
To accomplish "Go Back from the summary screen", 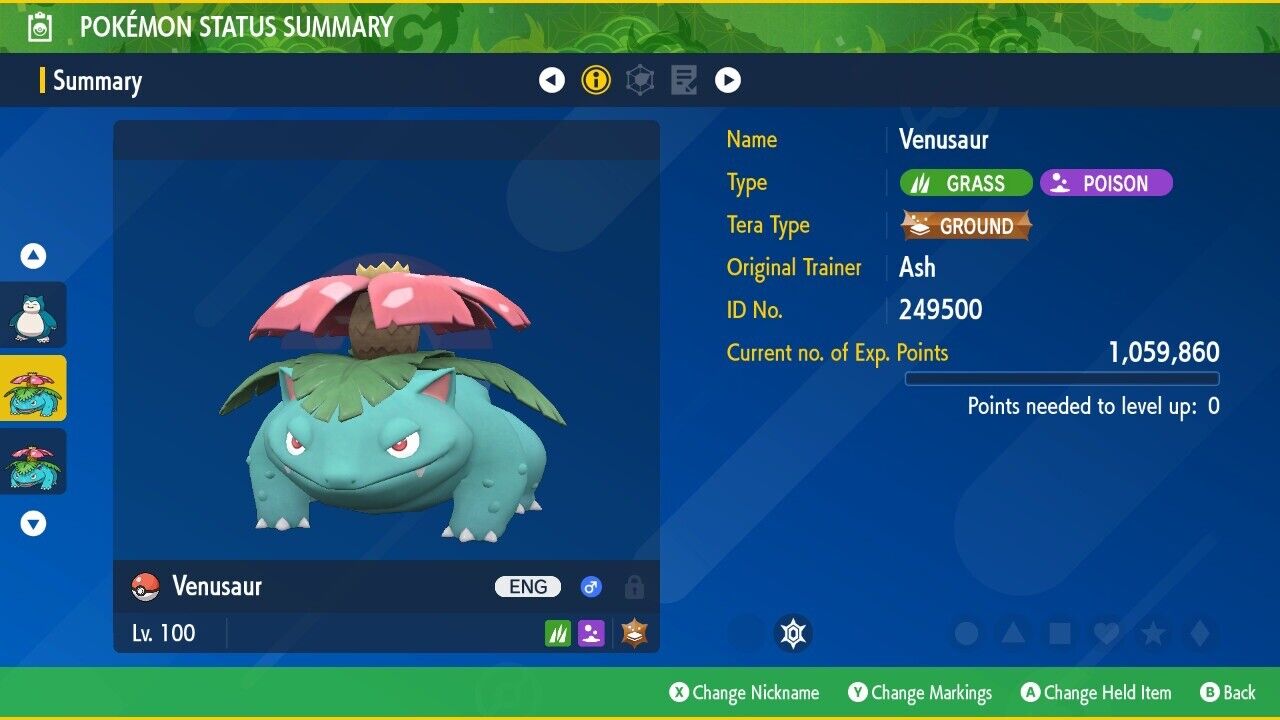I will click(x=1227, y=693).
